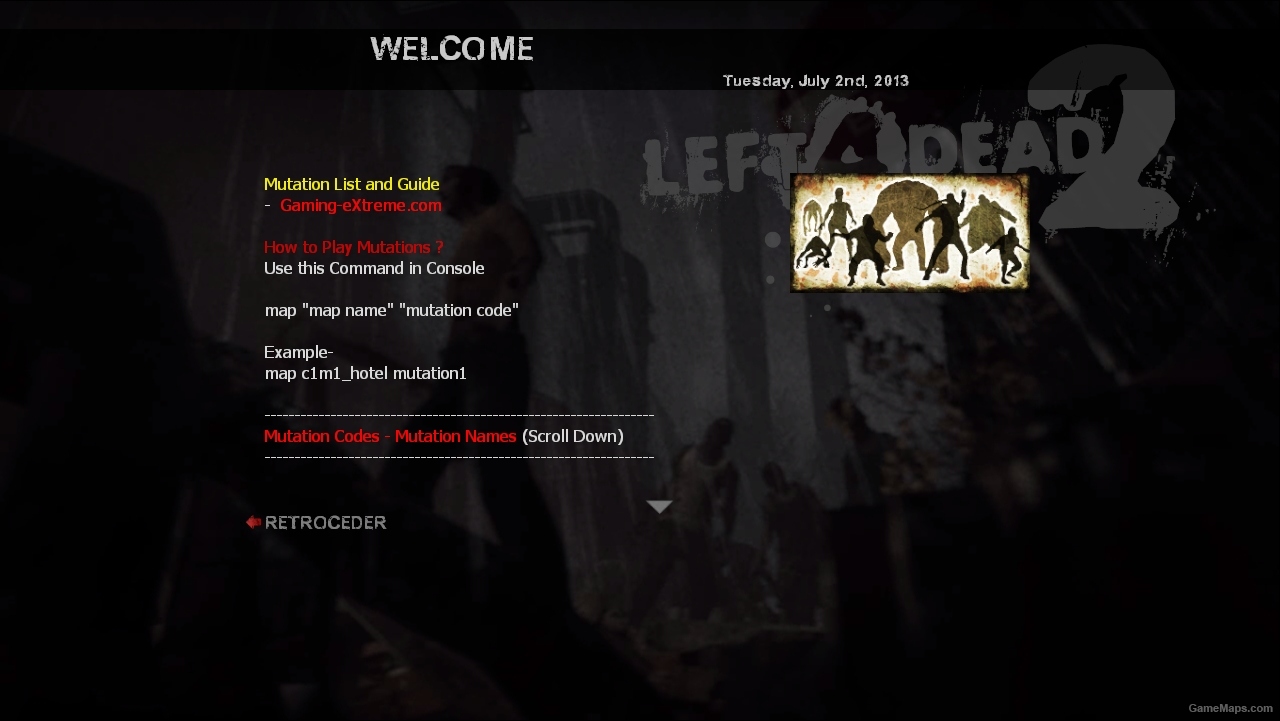
Task: Click the WELCOME title text
Action: click(451, 48)
